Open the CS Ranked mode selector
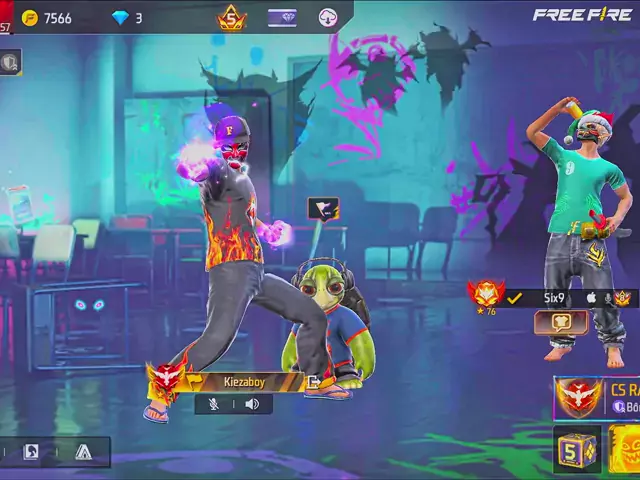 (598, 397)
